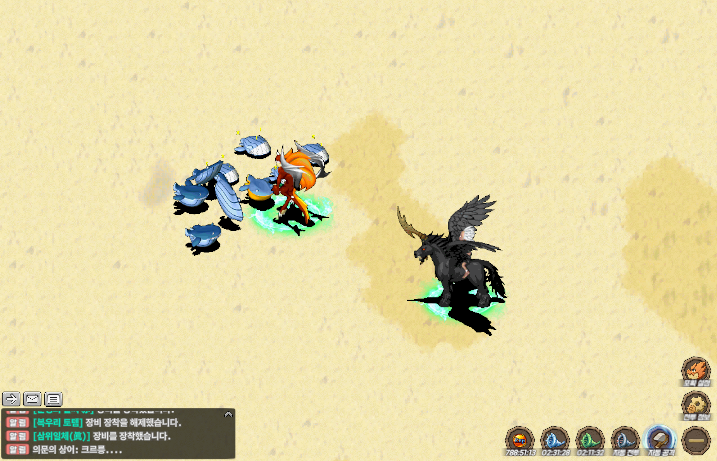The image size is (717, 461).
Task: Open the chat list button with lines icon
Action: tap(54, 398)
